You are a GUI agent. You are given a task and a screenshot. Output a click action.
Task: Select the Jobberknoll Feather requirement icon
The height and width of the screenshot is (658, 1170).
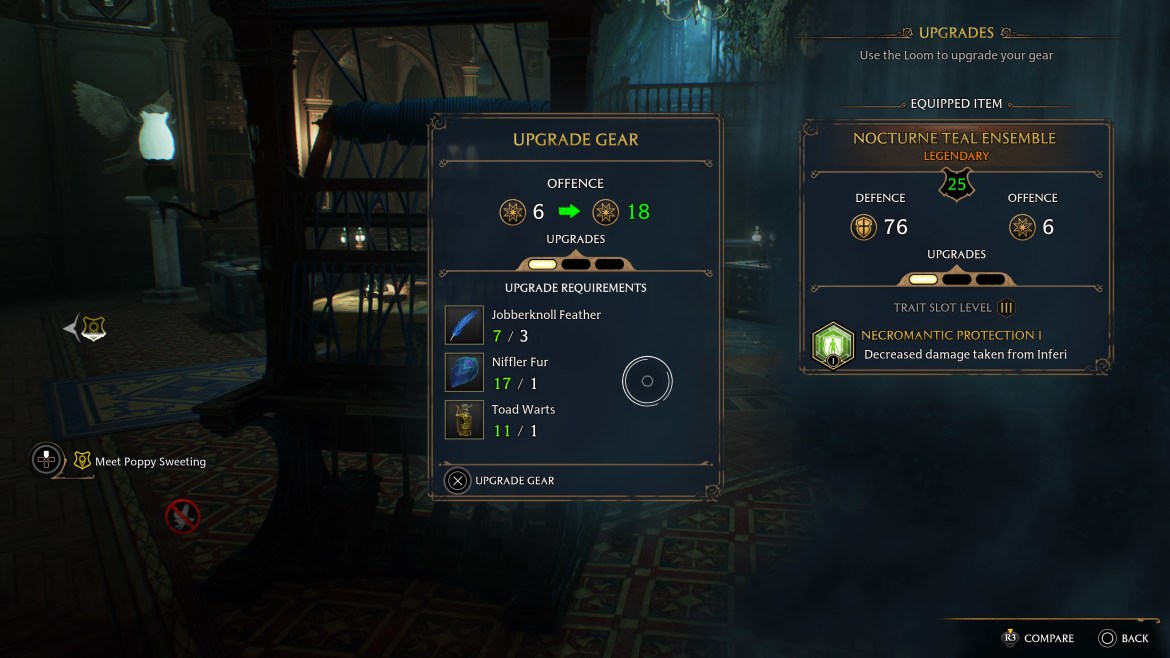click(464, 325)
